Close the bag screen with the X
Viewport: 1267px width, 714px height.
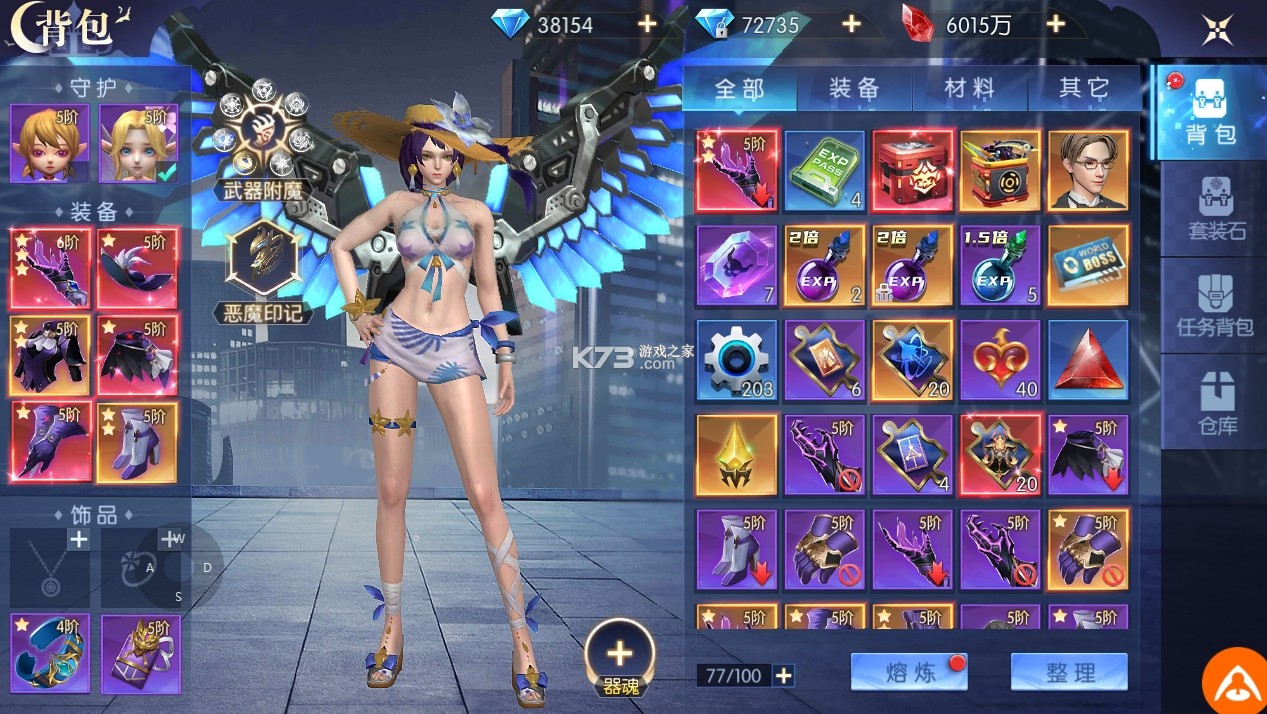tap(1217, 29)
